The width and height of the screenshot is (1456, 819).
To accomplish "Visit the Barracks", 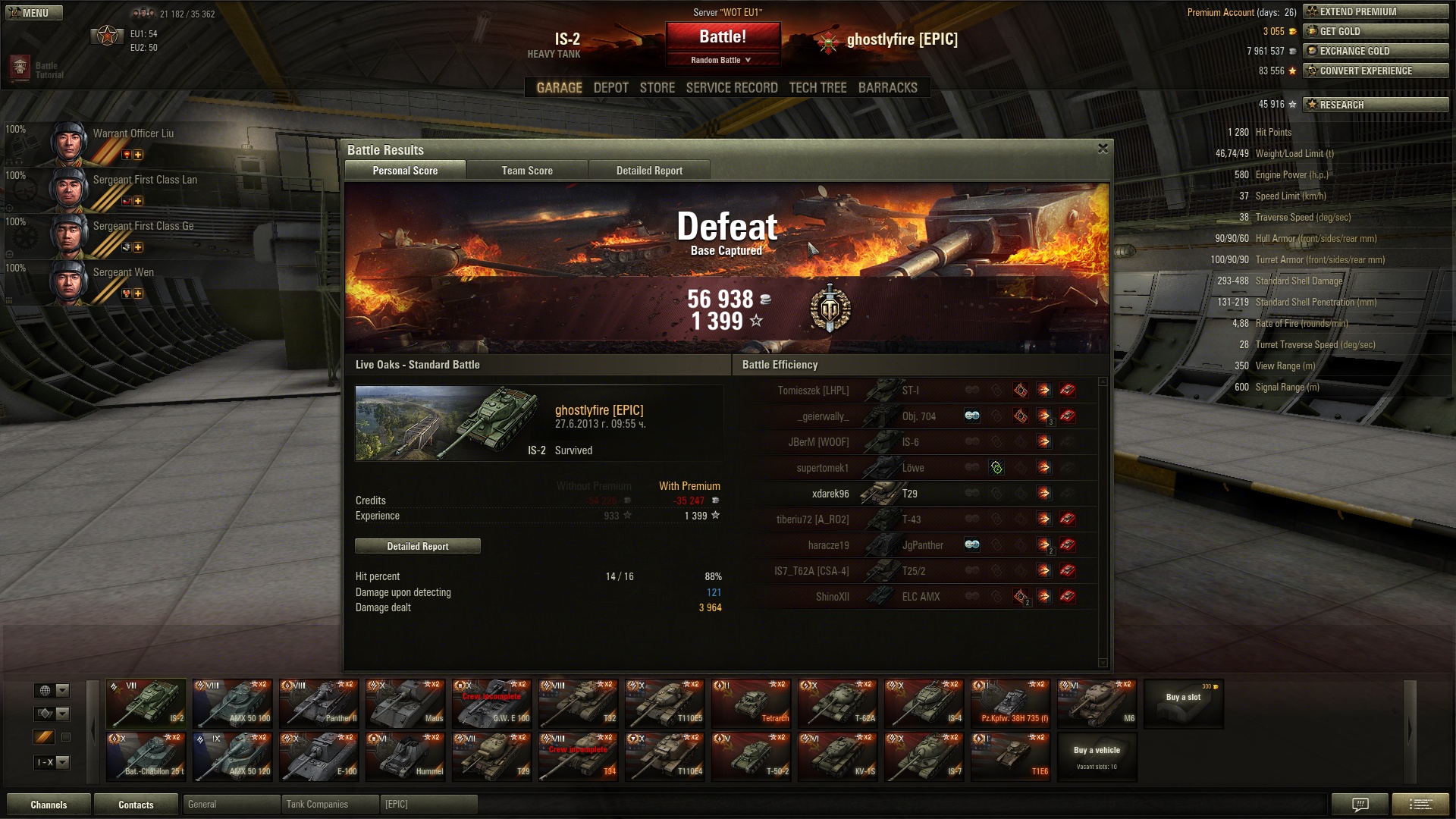I will tap(887, 88).
